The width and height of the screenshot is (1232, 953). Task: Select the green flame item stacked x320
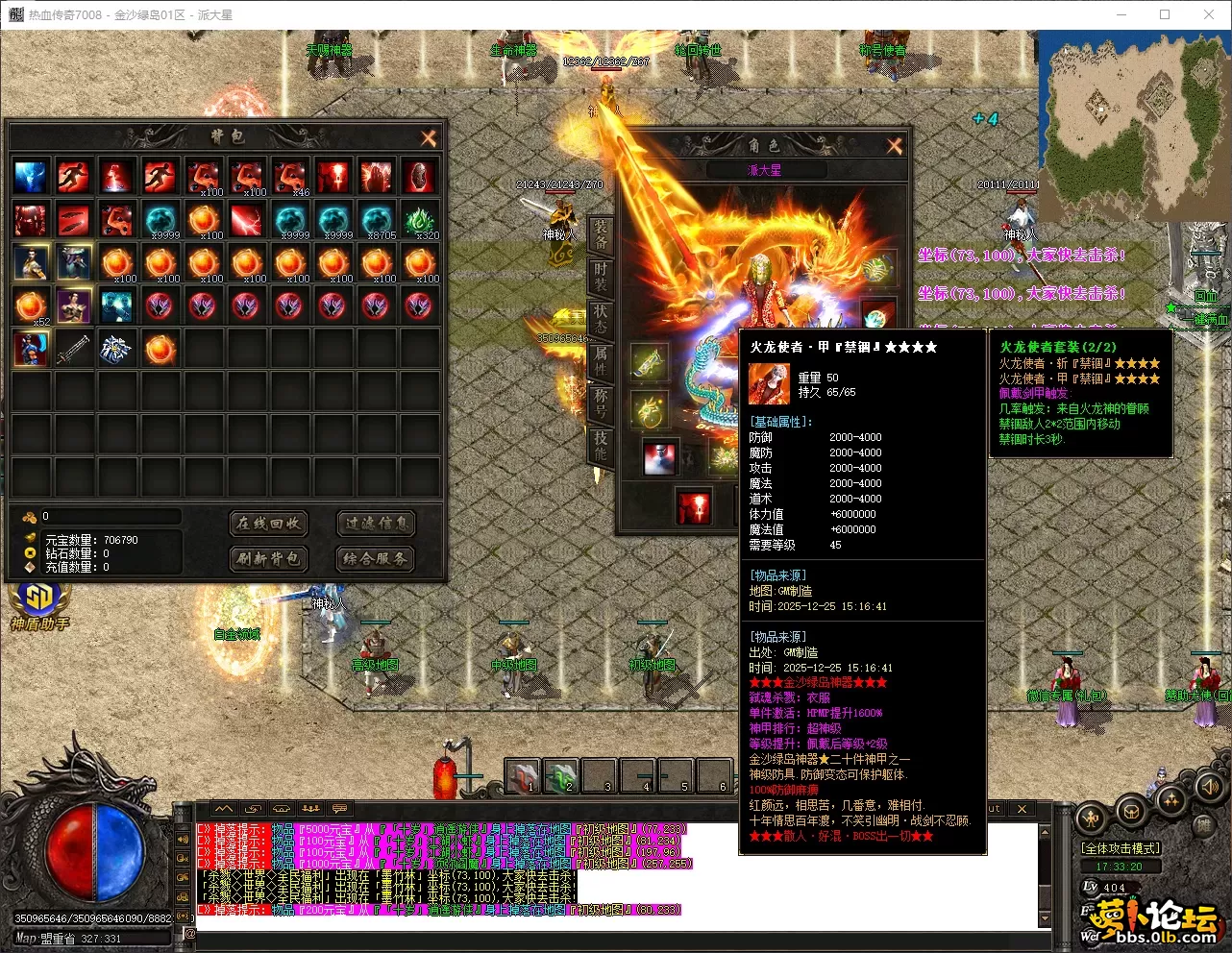[x=420, y=220]
